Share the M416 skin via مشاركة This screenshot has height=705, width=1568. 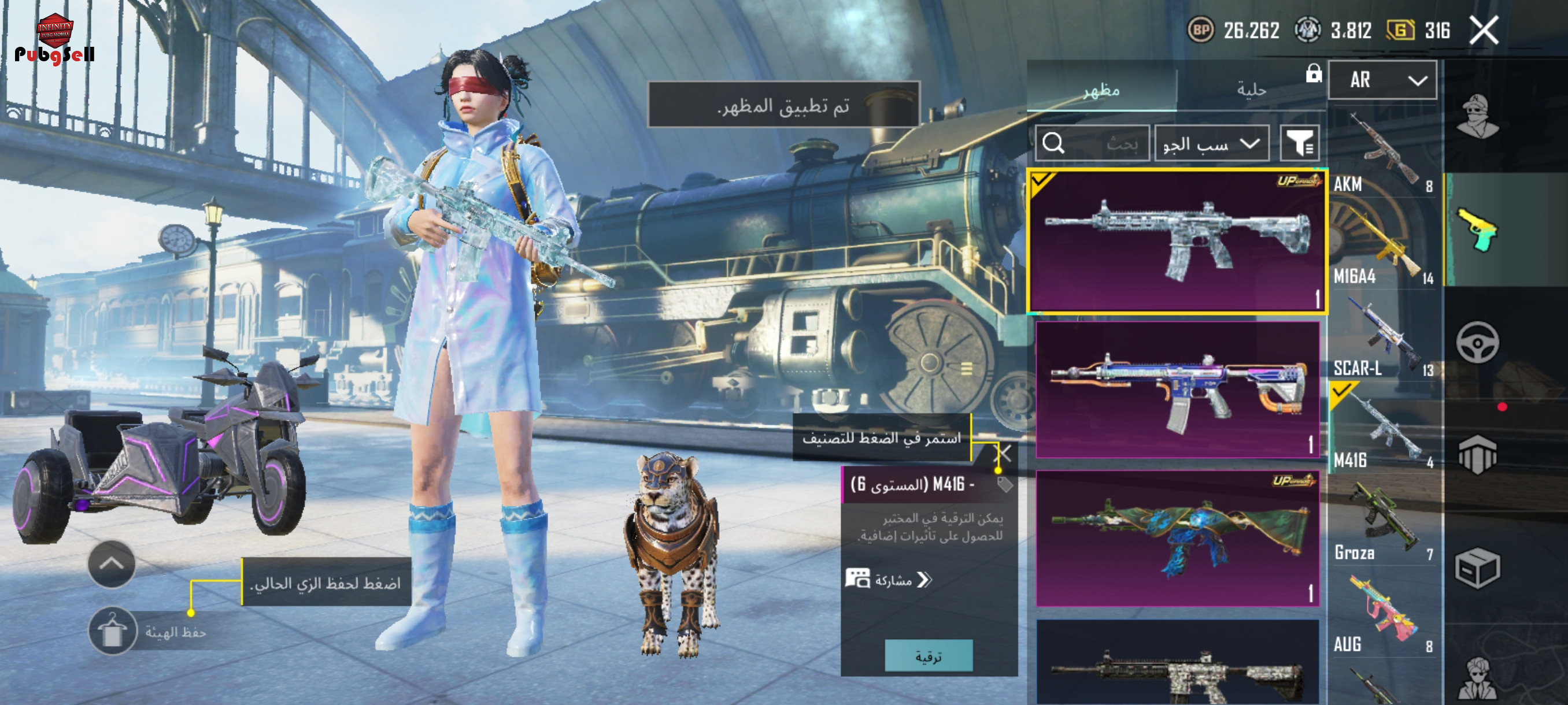[x=889, y=580]
